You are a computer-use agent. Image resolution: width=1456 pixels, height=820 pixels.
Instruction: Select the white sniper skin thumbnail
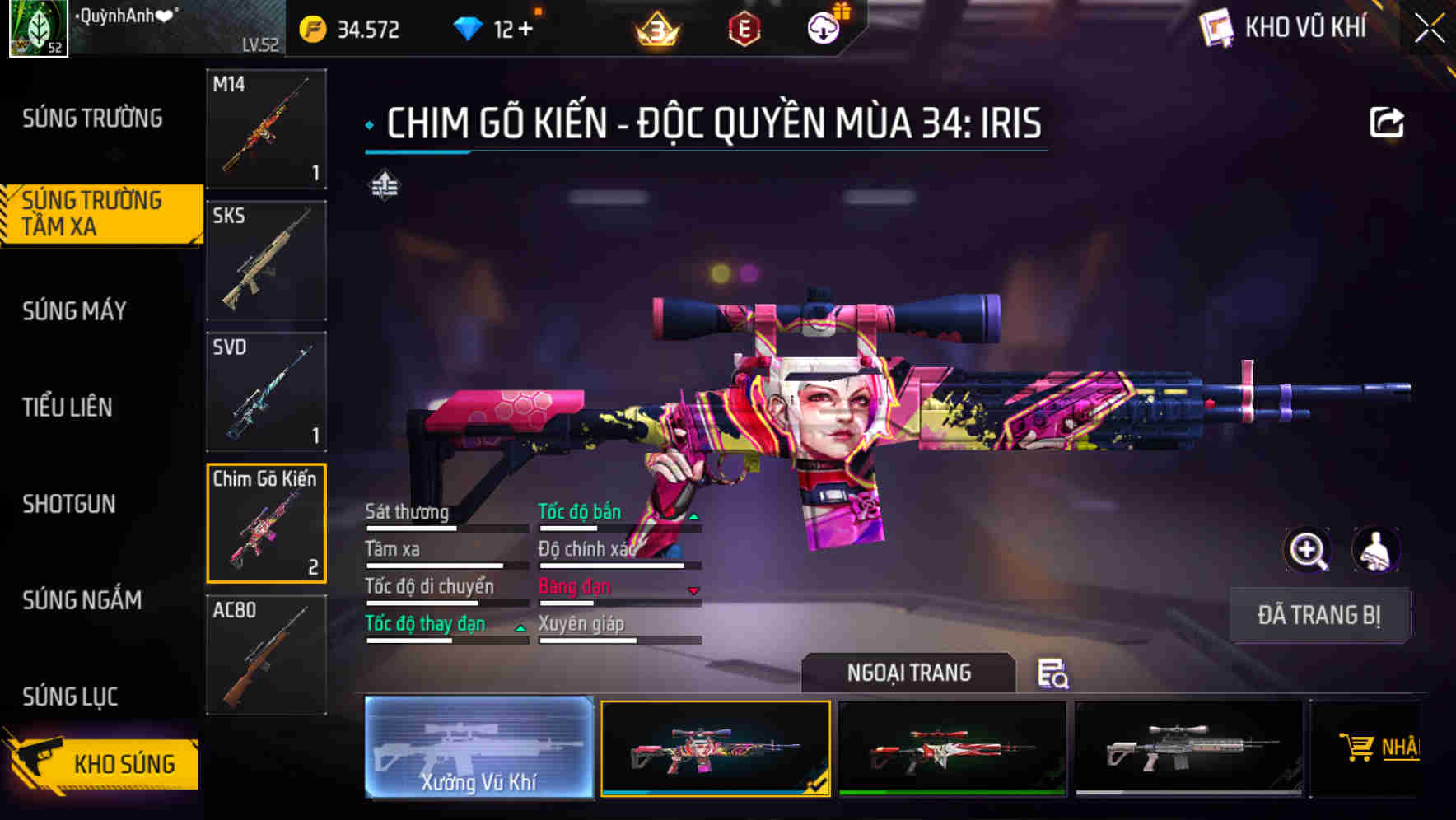1187,748
